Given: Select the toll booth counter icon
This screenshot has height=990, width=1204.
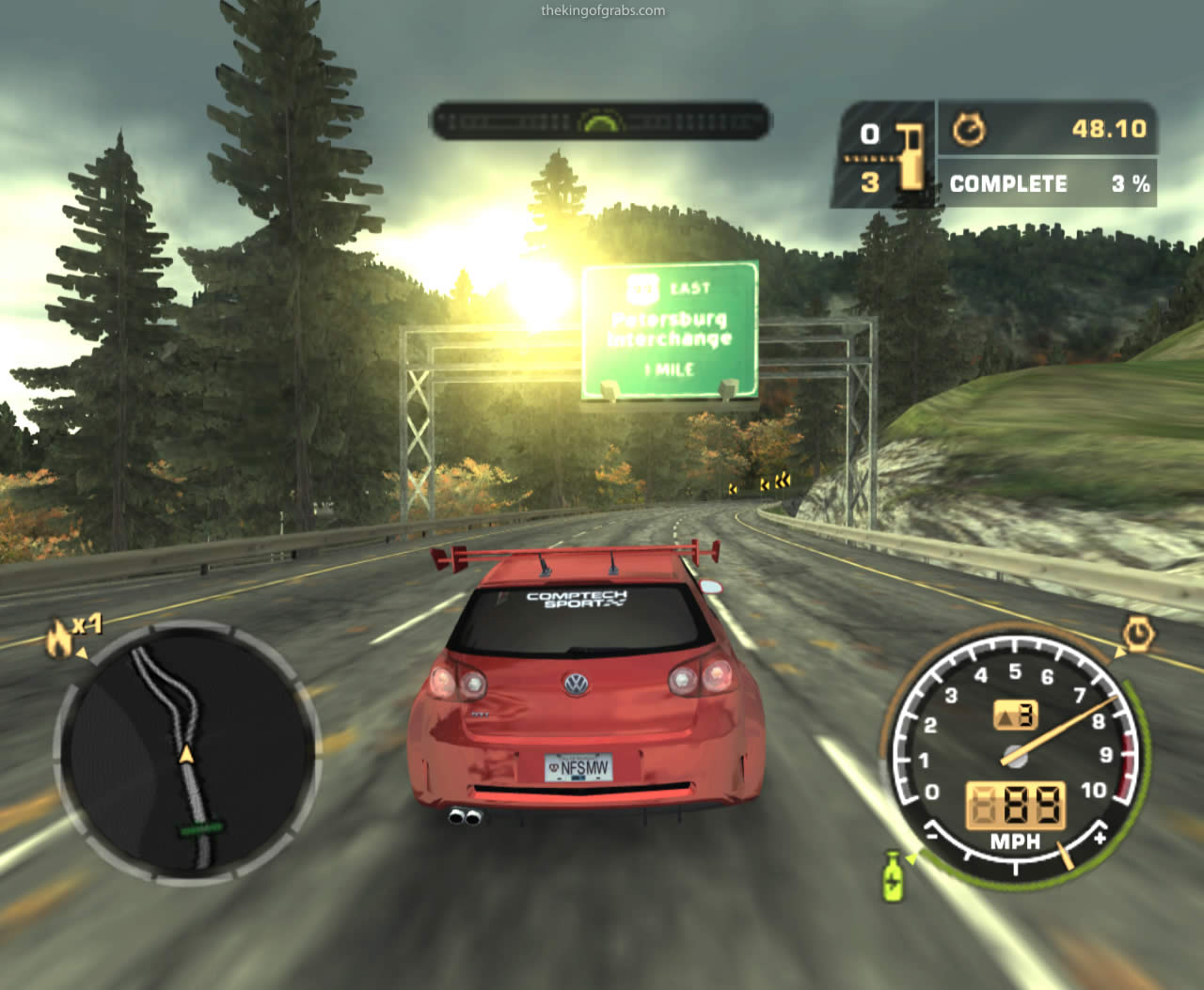Looking at the screenshot, I should coord(909,156).
